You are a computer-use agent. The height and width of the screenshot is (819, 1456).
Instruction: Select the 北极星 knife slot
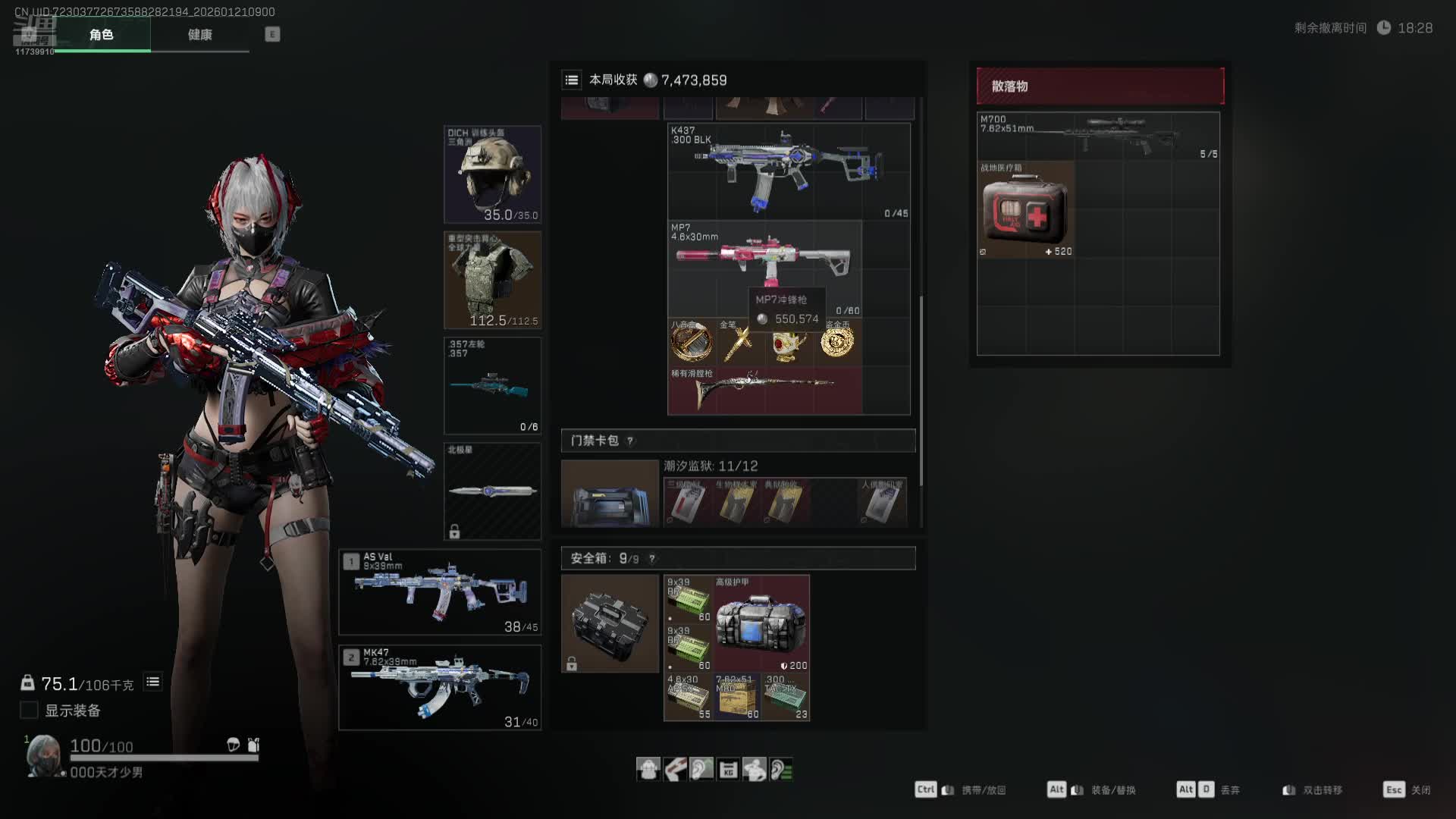click(x=492, y=491)
